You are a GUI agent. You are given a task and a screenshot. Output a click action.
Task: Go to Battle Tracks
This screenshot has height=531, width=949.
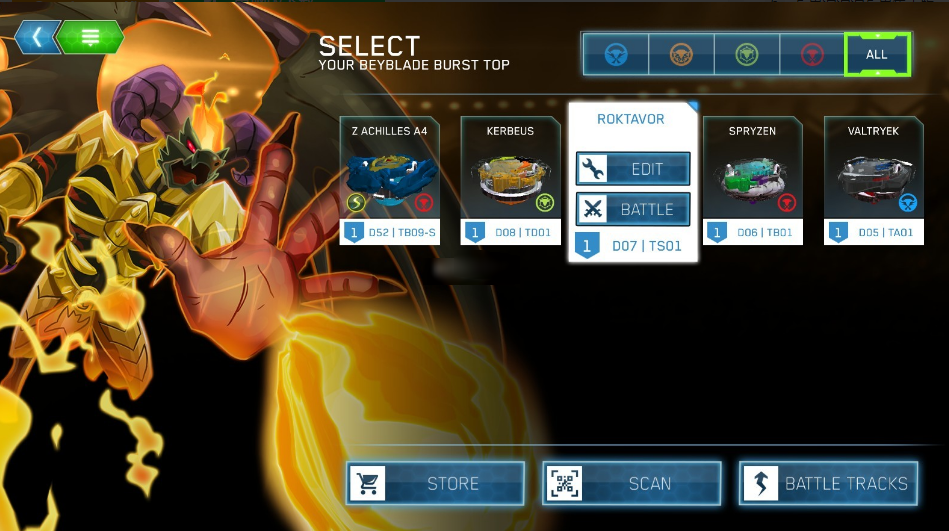click(828, 484)
